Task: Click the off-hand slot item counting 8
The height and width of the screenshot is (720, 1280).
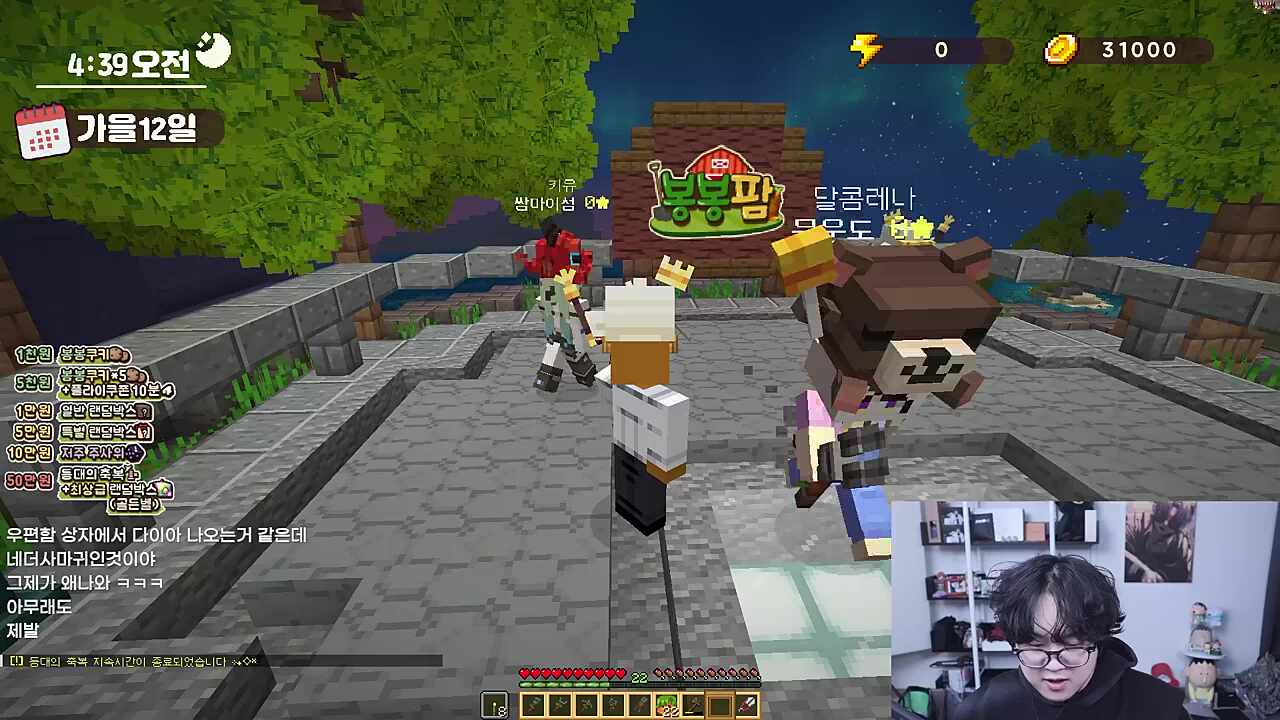Action: (494, 705)
